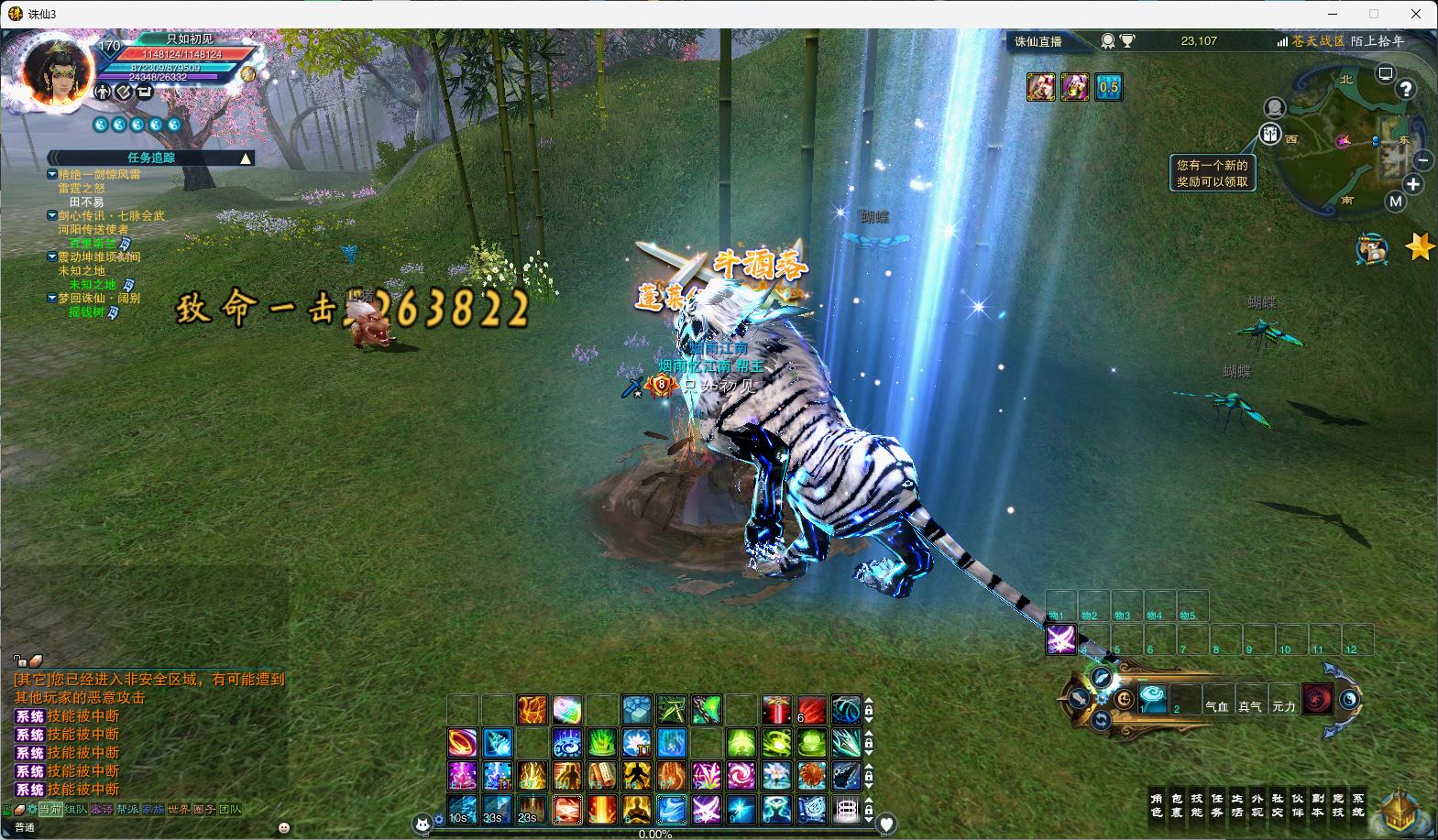
Task: Switch chat to the 世界 channel tab
Action: point(179,810)
